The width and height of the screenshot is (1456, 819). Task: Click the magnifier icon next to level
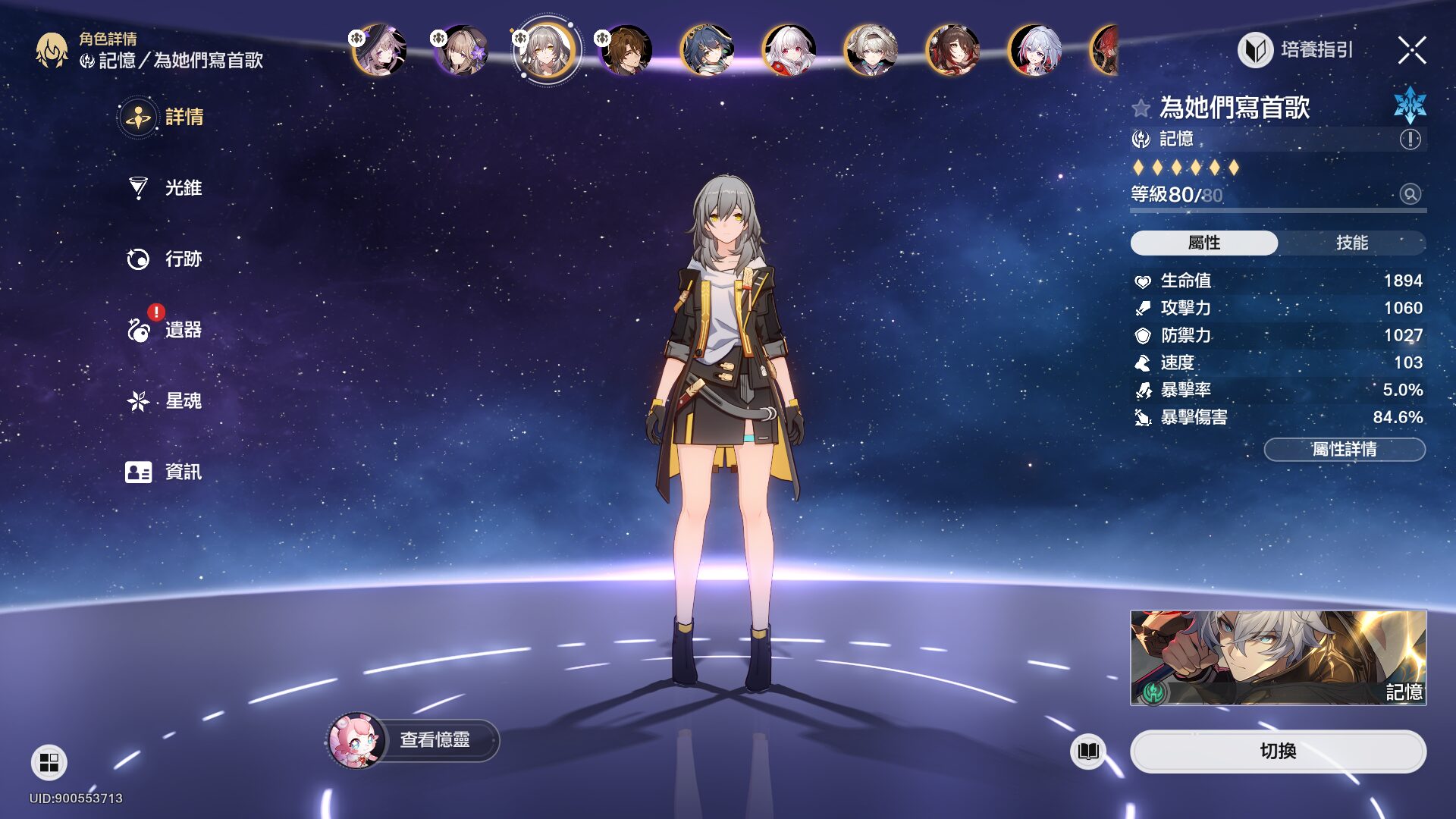point(1410,194)
